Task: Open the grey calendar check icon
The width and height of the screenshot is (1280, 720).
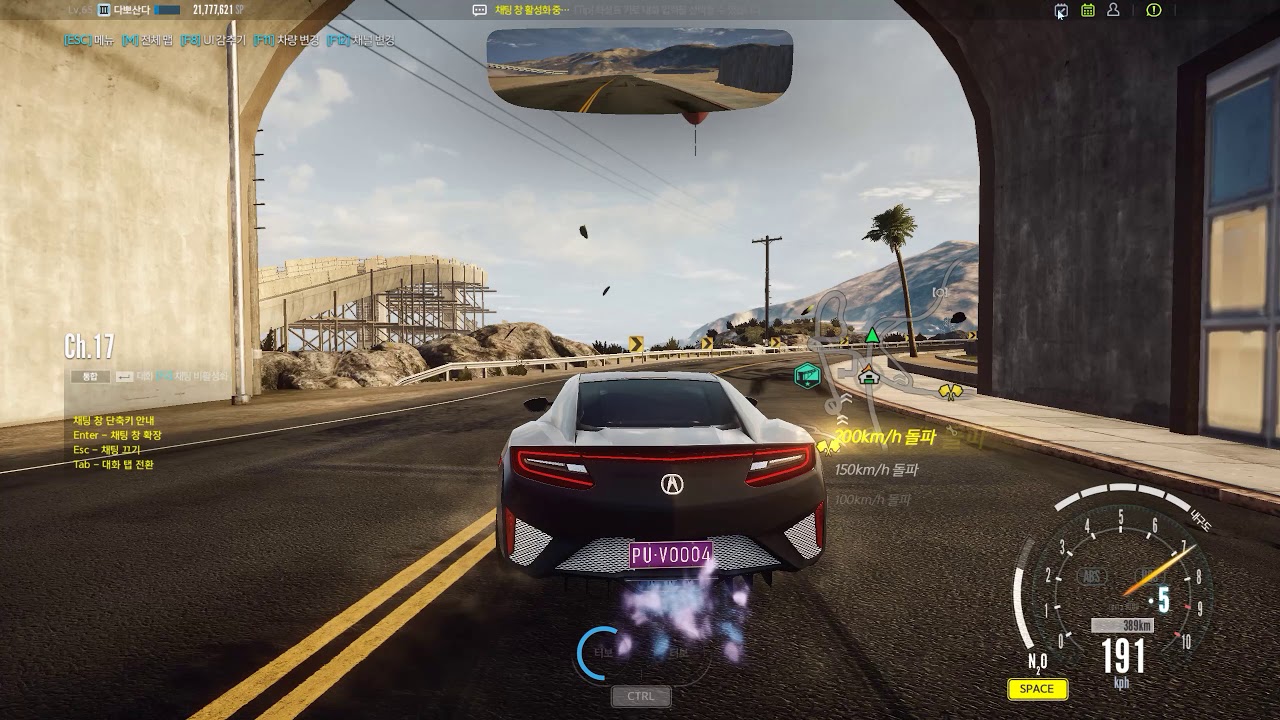Action: (x=1061, y=10)
